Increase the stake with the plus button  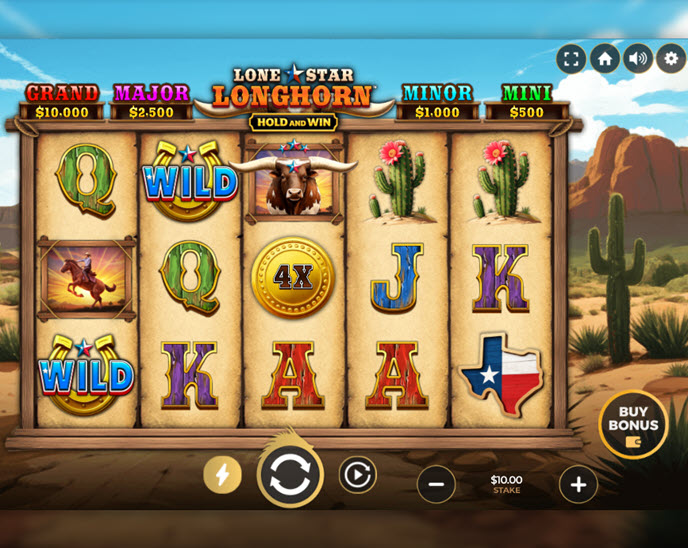pos(578,484)
